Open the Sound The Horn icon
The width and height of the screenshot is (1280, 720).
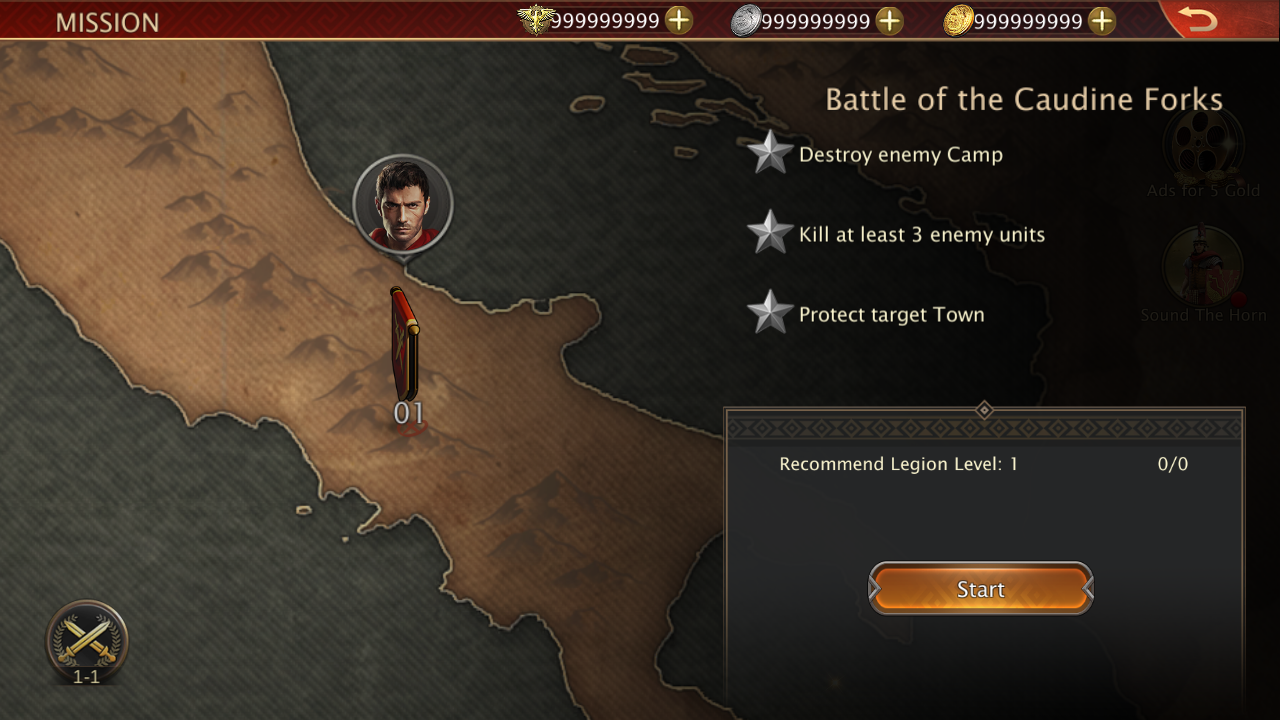pyautogui.click(x=1203, y=268)
